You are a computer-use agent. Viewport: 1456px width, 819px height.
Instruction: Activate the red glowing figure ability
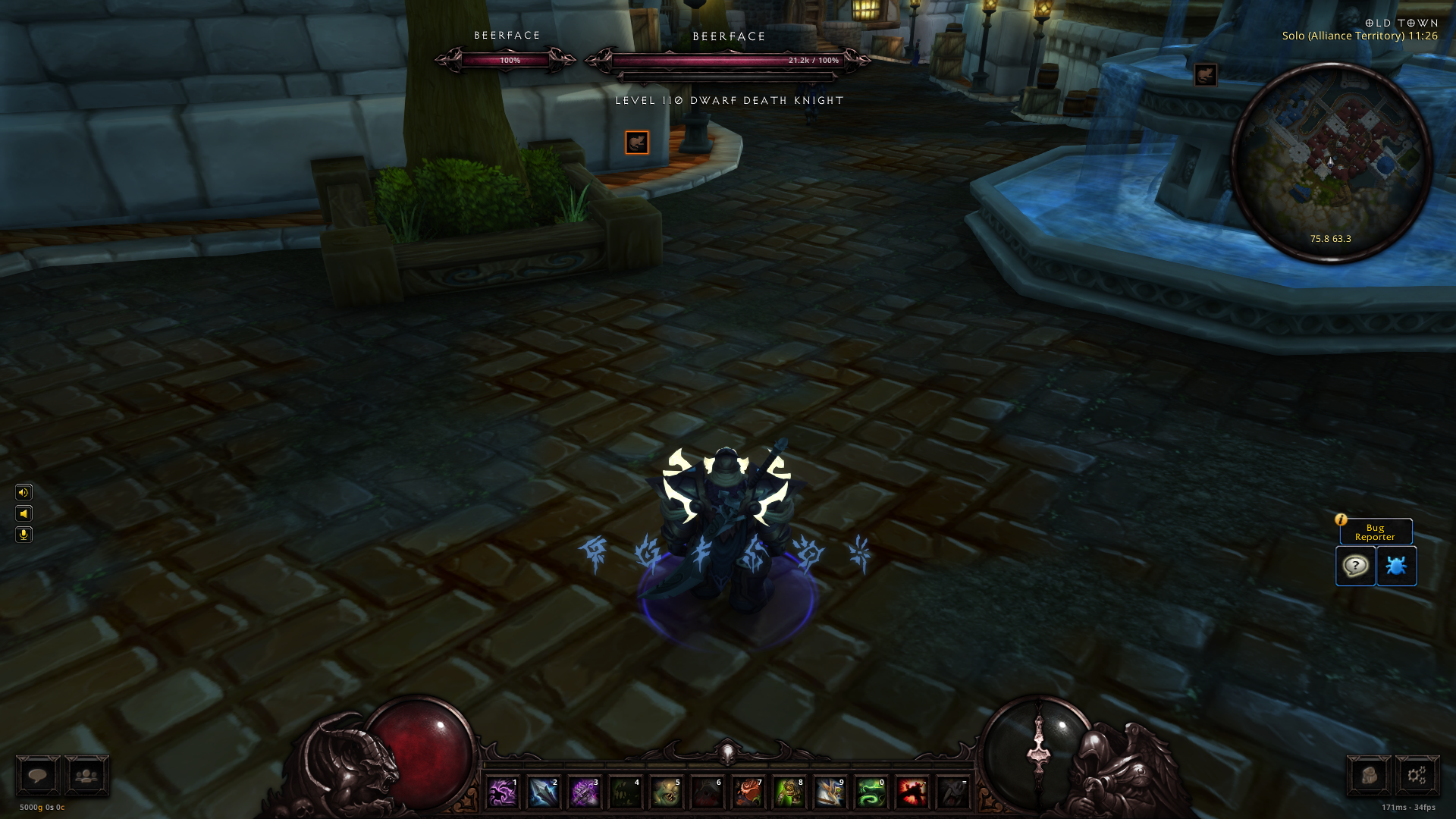pos(912,793)
